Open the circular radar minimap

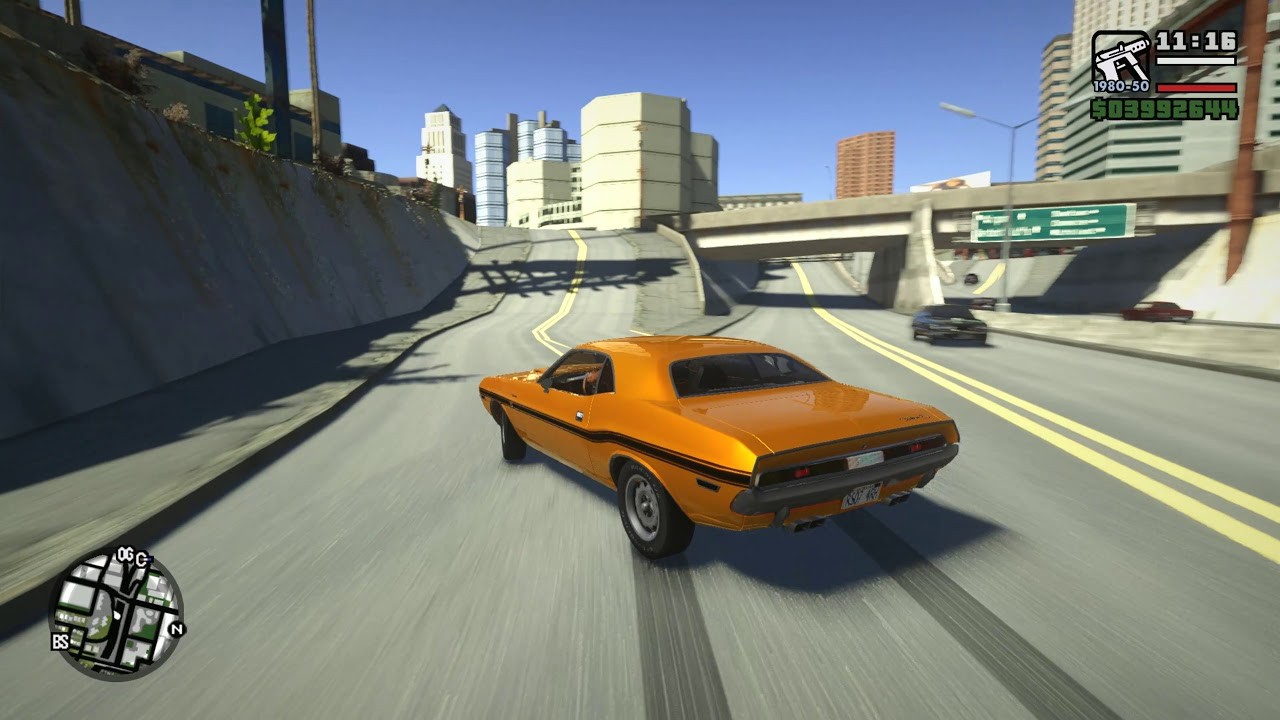116,613
